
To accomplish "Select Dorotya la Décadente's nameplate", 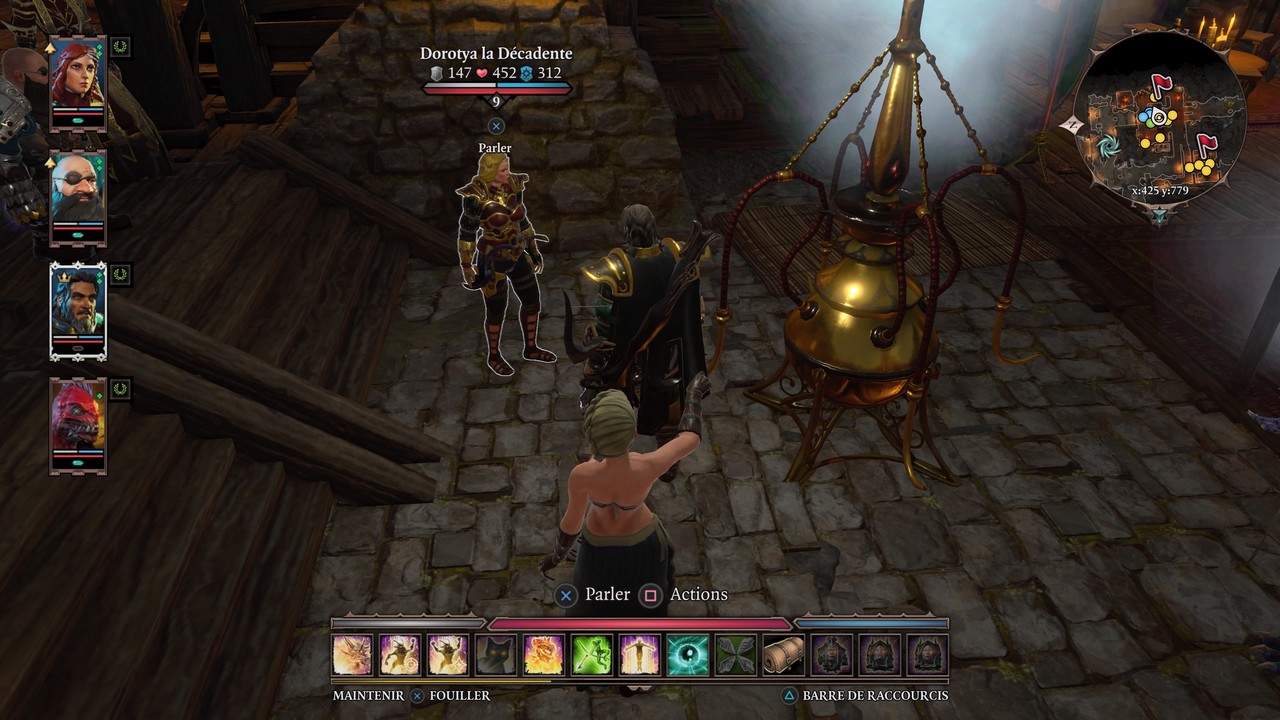I will (496, 53).
